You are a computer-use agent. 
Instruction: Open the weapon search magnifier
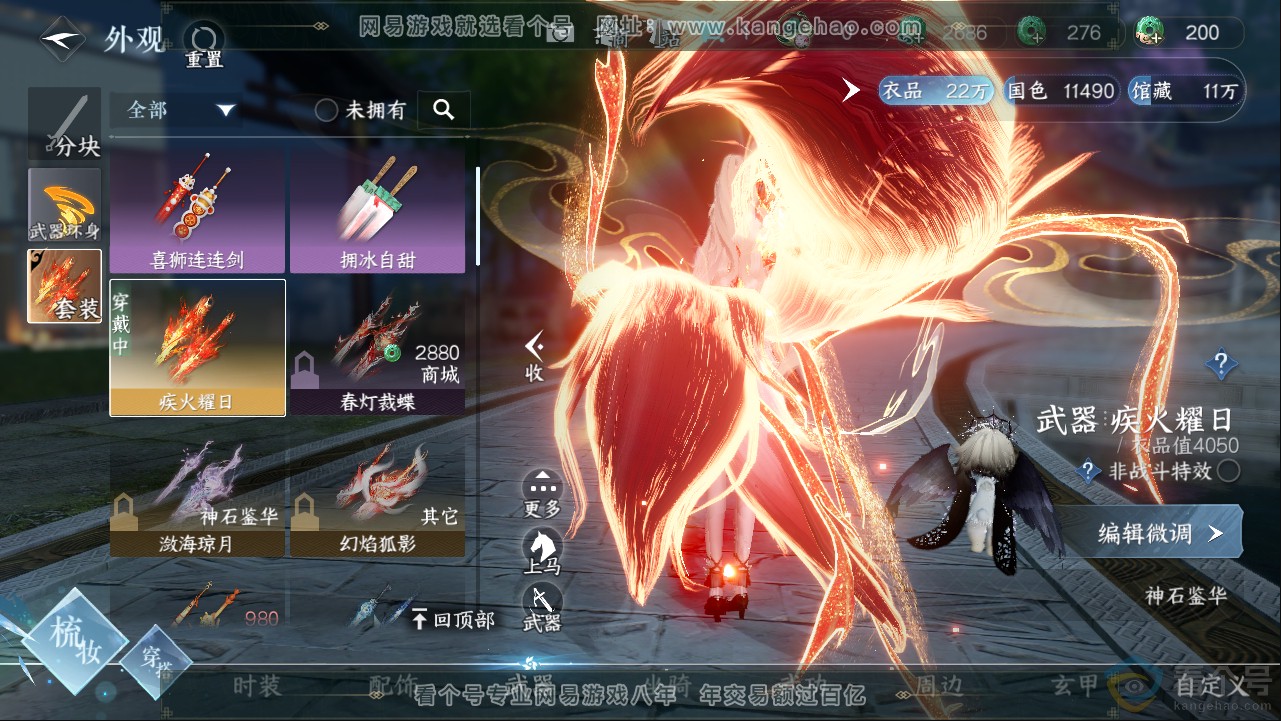tap(444, 110)
